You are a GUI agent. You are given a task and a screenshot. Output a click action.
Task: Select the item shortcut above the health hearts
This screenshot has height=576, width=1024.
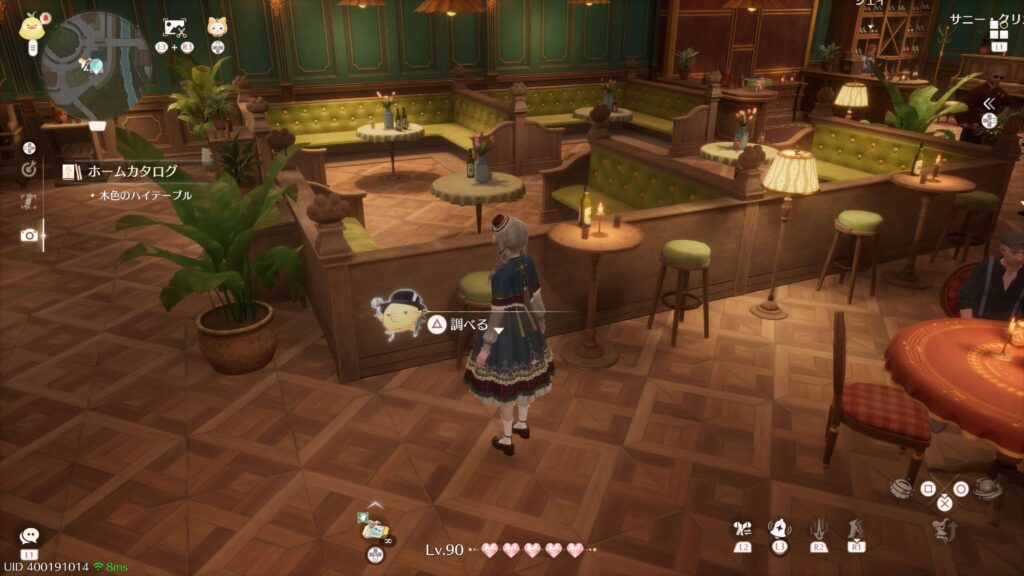click(x=375, y=526)
